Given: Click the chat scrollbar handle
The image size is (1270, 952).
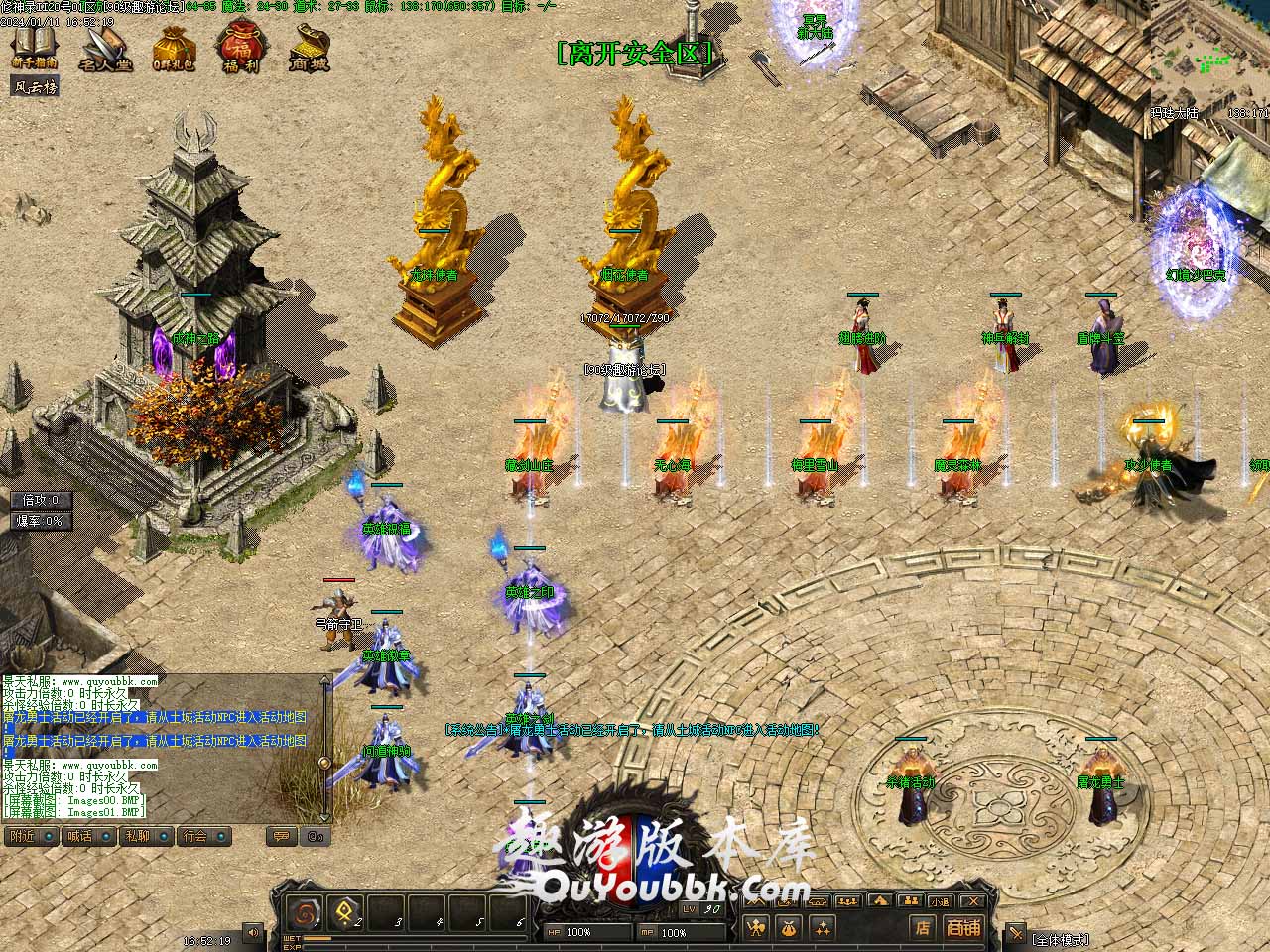Looking at the screenshot, I should click(324, 762).
